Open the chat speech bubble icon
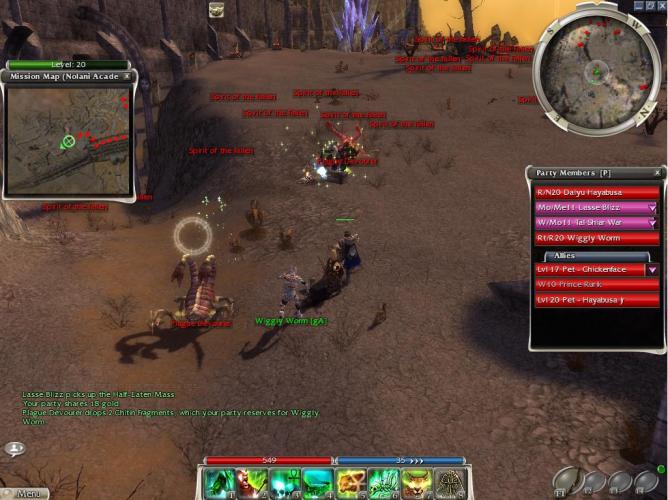668x500 pixels. 14,449
